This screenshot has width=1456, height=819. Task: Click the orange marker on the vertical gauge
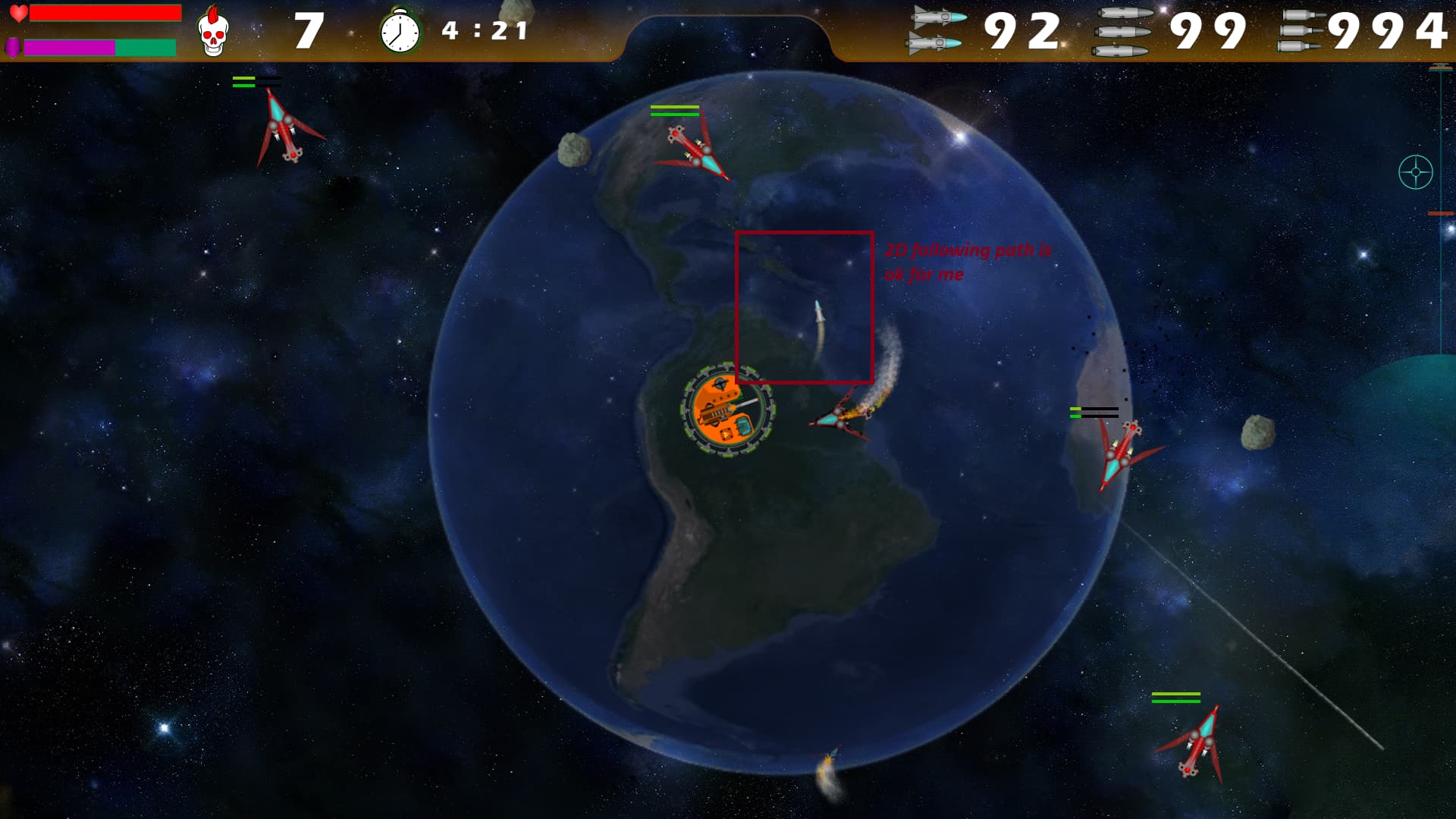[1440, 214]
